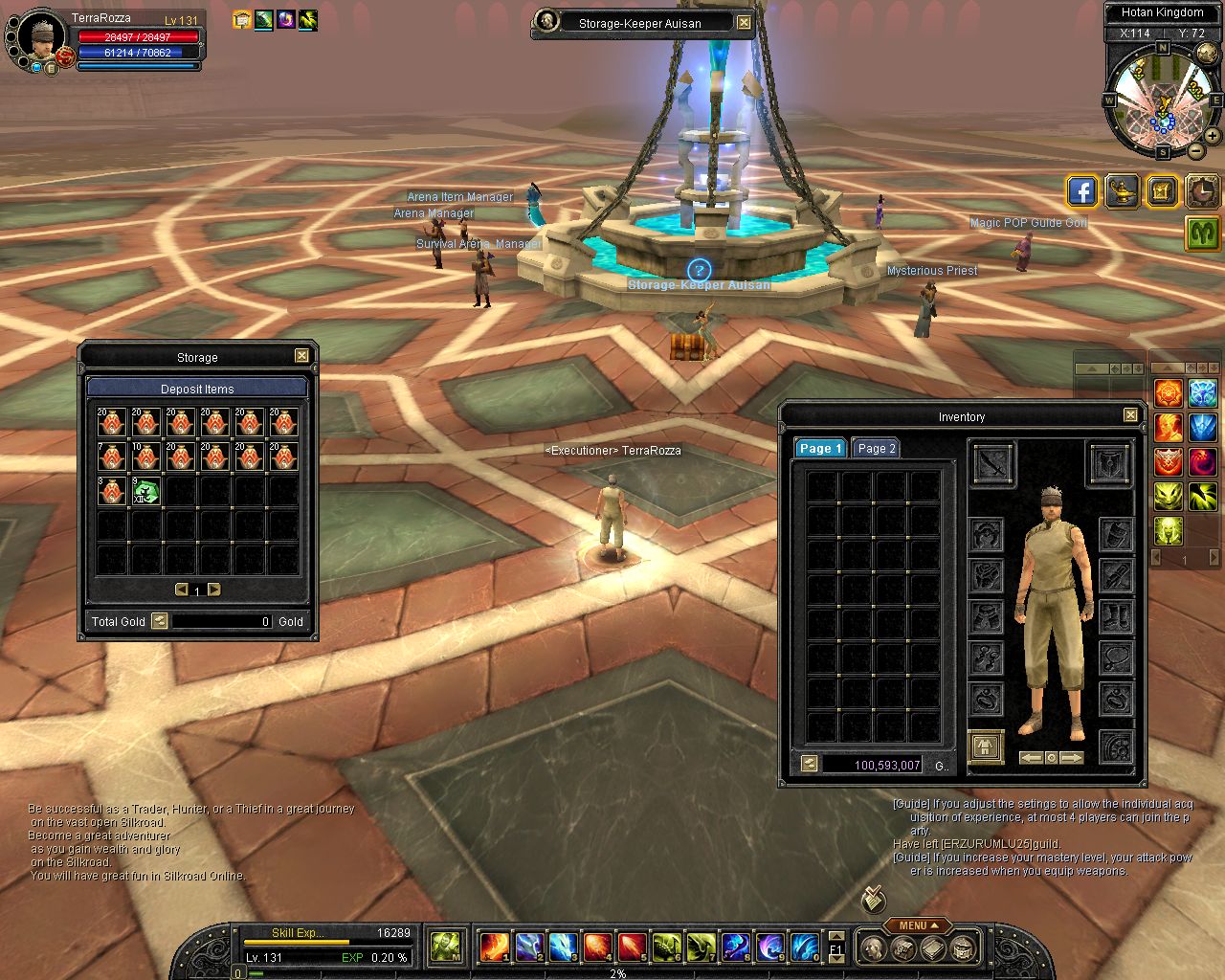Click the inventory gold transfer button
Screen dimensions: 1225x980
810,764
